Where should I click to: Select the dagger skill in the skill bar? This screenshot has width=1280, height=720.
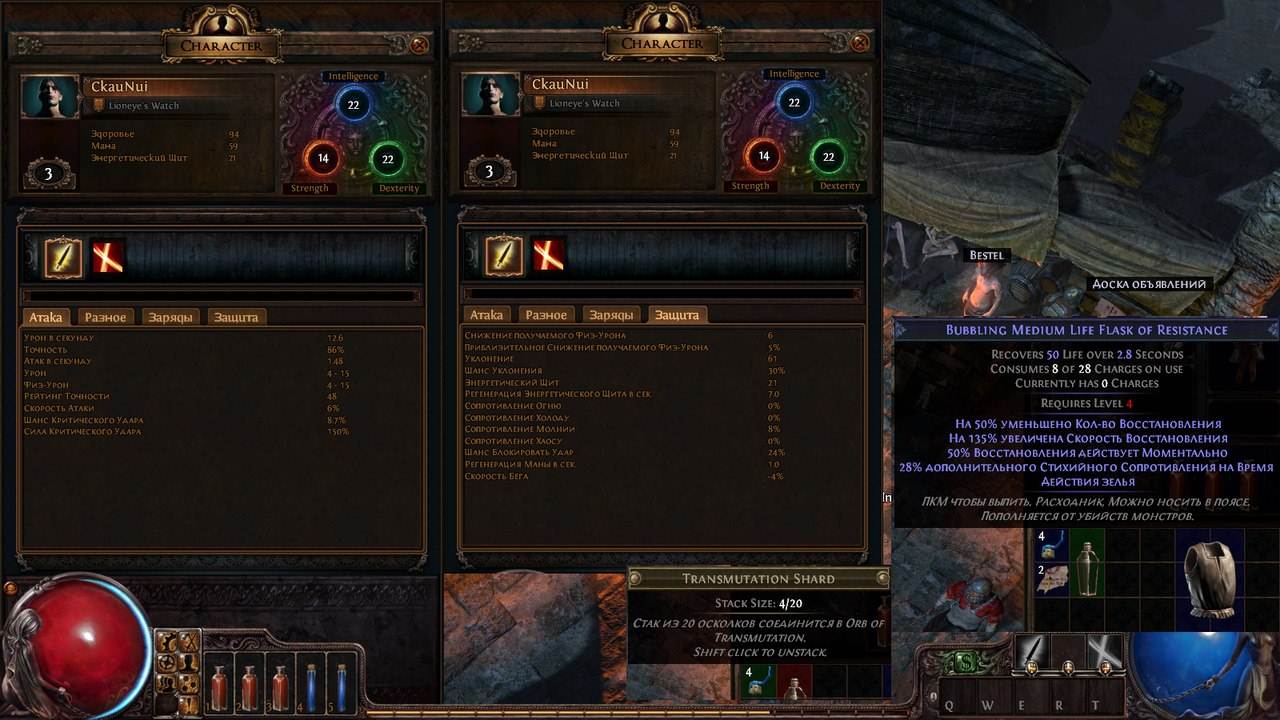coord(1032,652)
